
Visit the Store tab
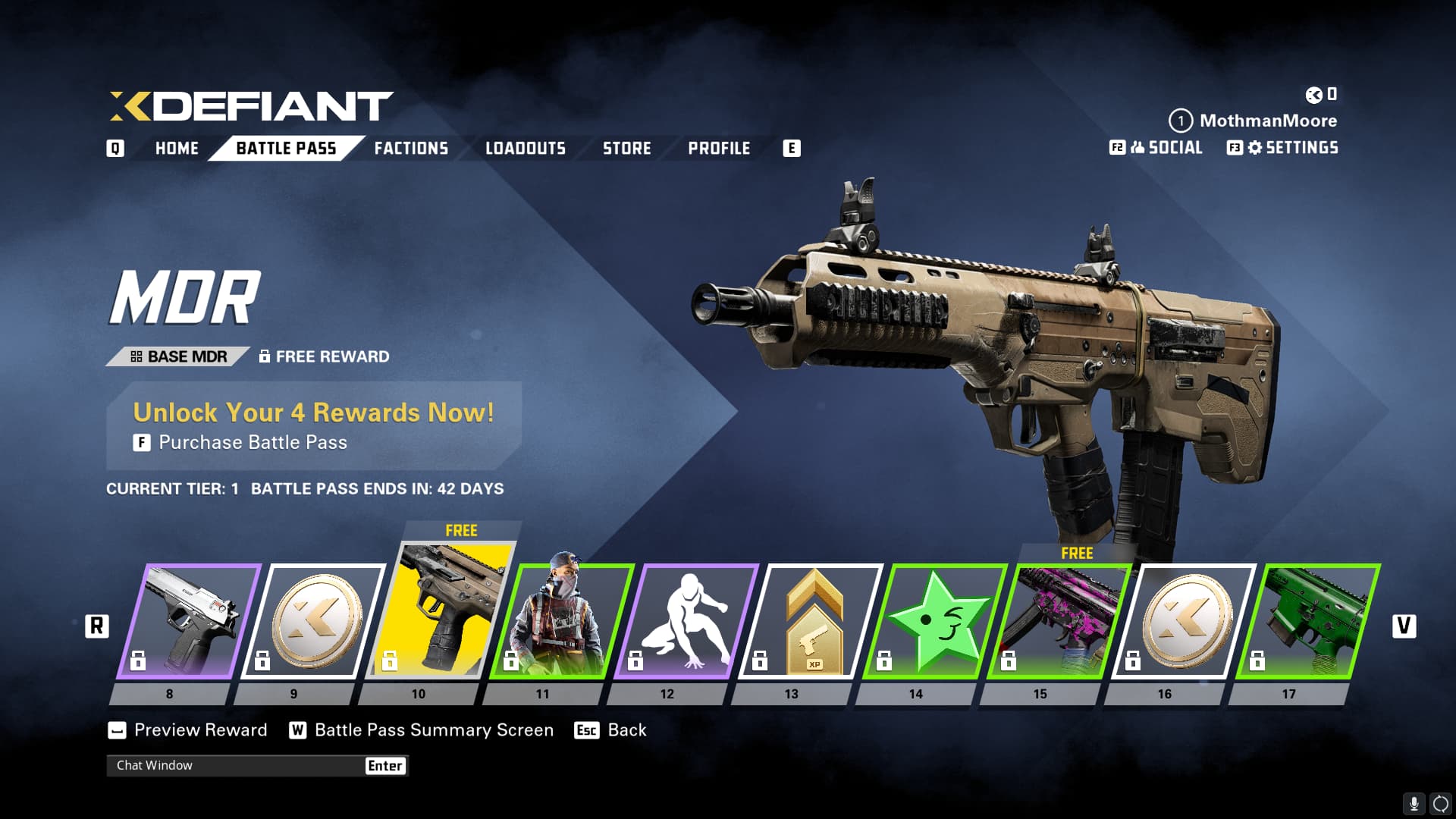pos(627,149)
